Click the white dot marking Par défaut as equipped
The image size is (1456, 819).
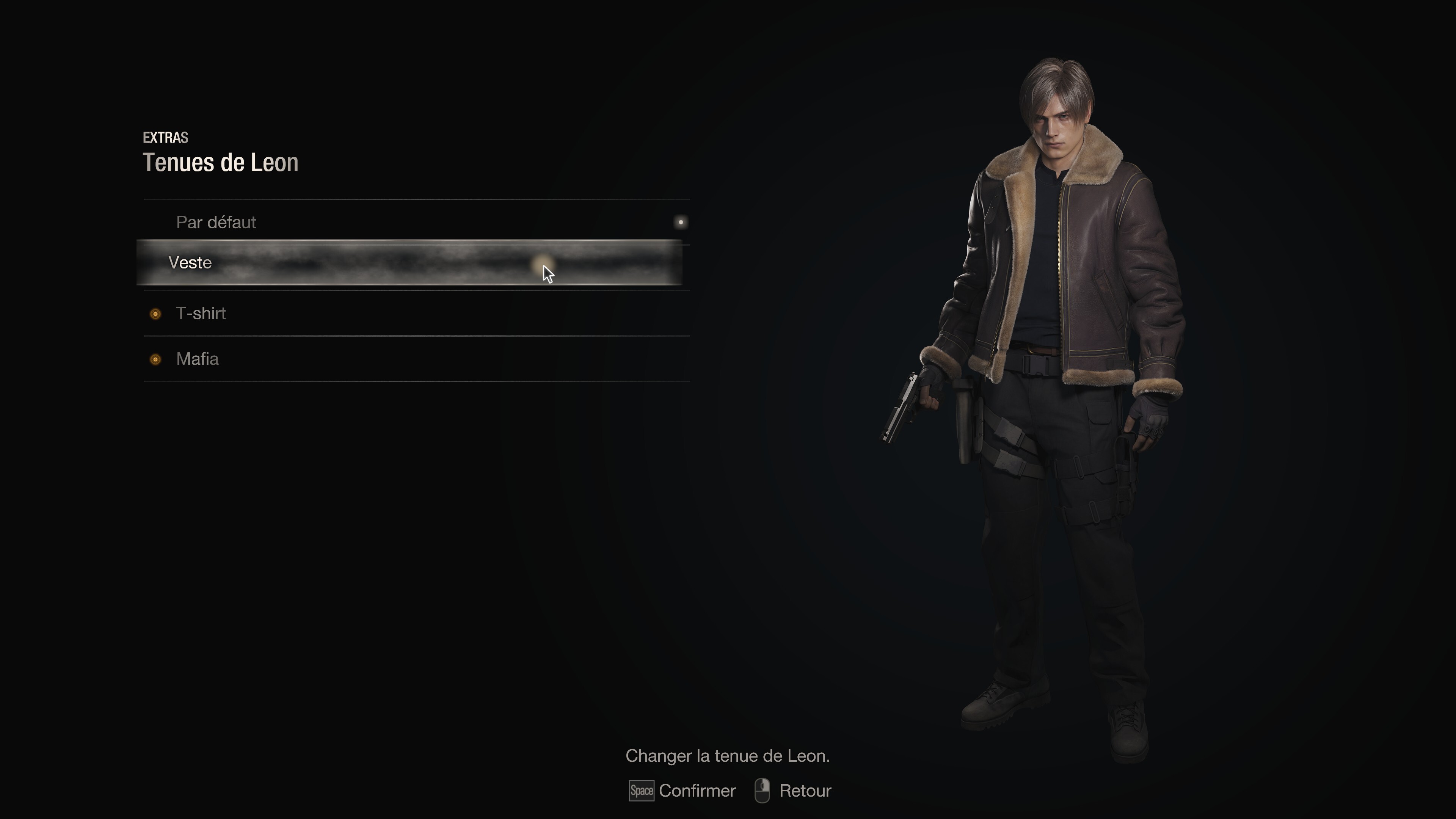point(681,222)
